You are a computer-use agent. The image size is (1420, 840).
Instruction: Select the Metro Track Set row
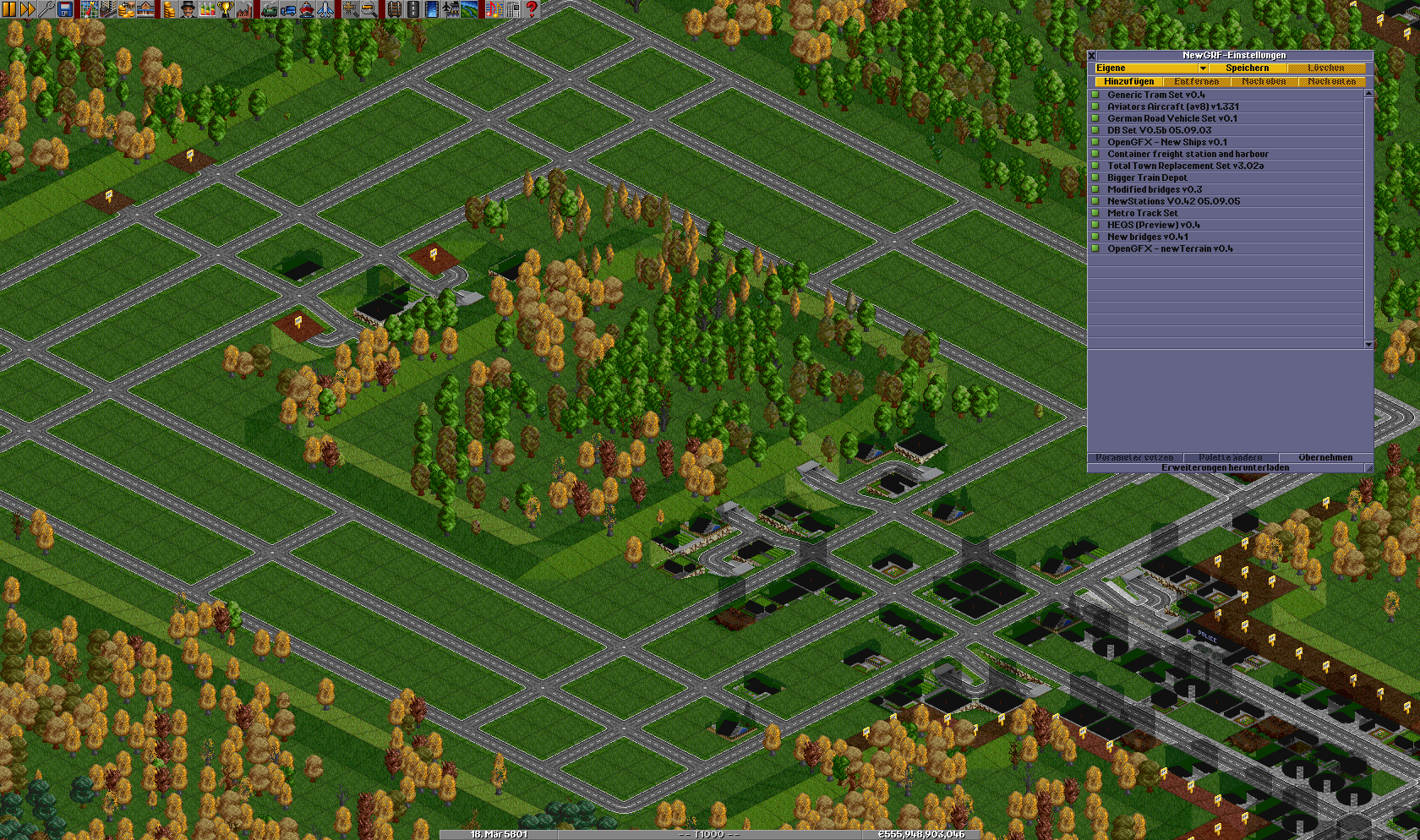click(x=1142, y=213)
